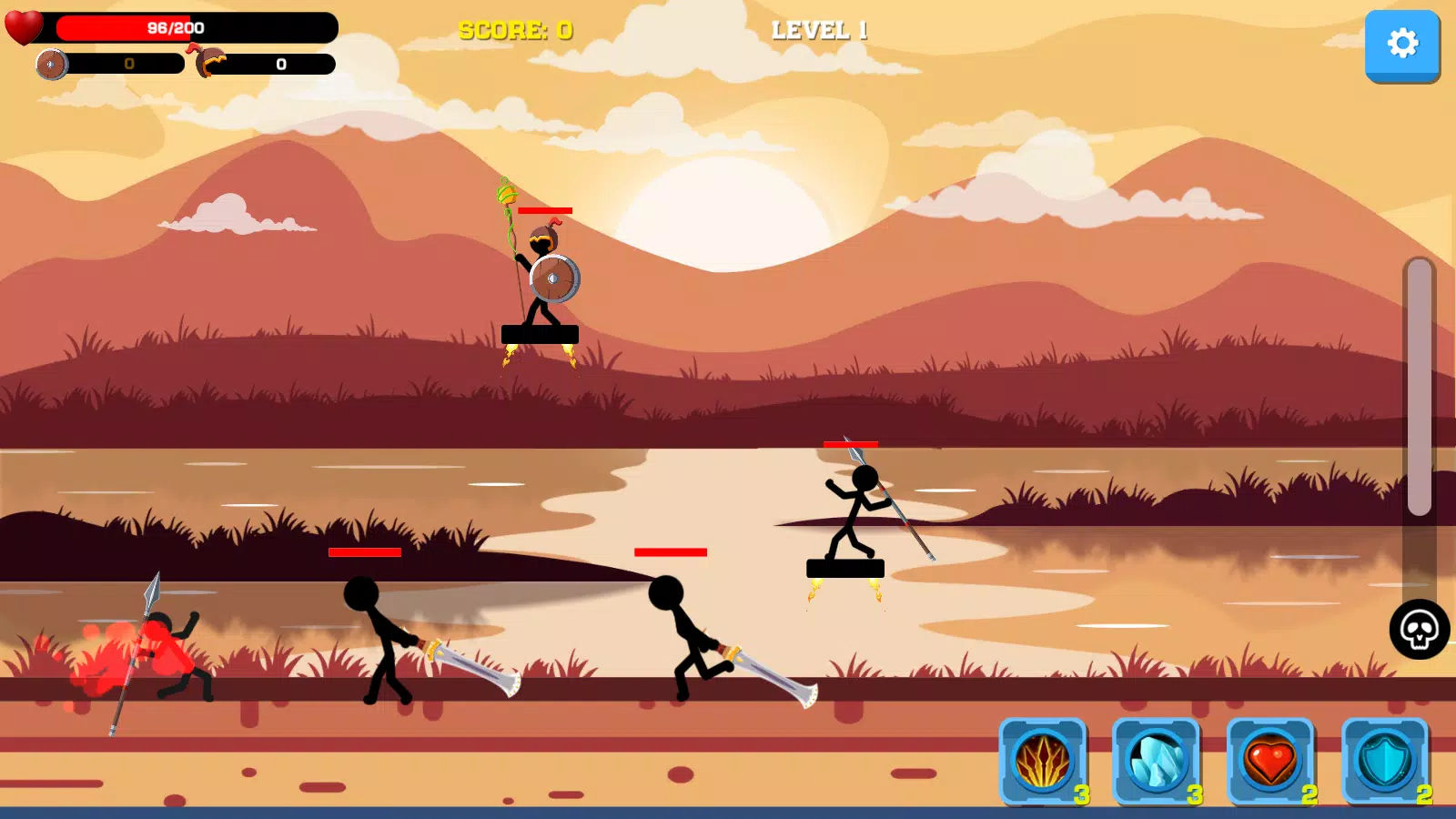Click the vertical power slider bar

tap(1419, 388)
